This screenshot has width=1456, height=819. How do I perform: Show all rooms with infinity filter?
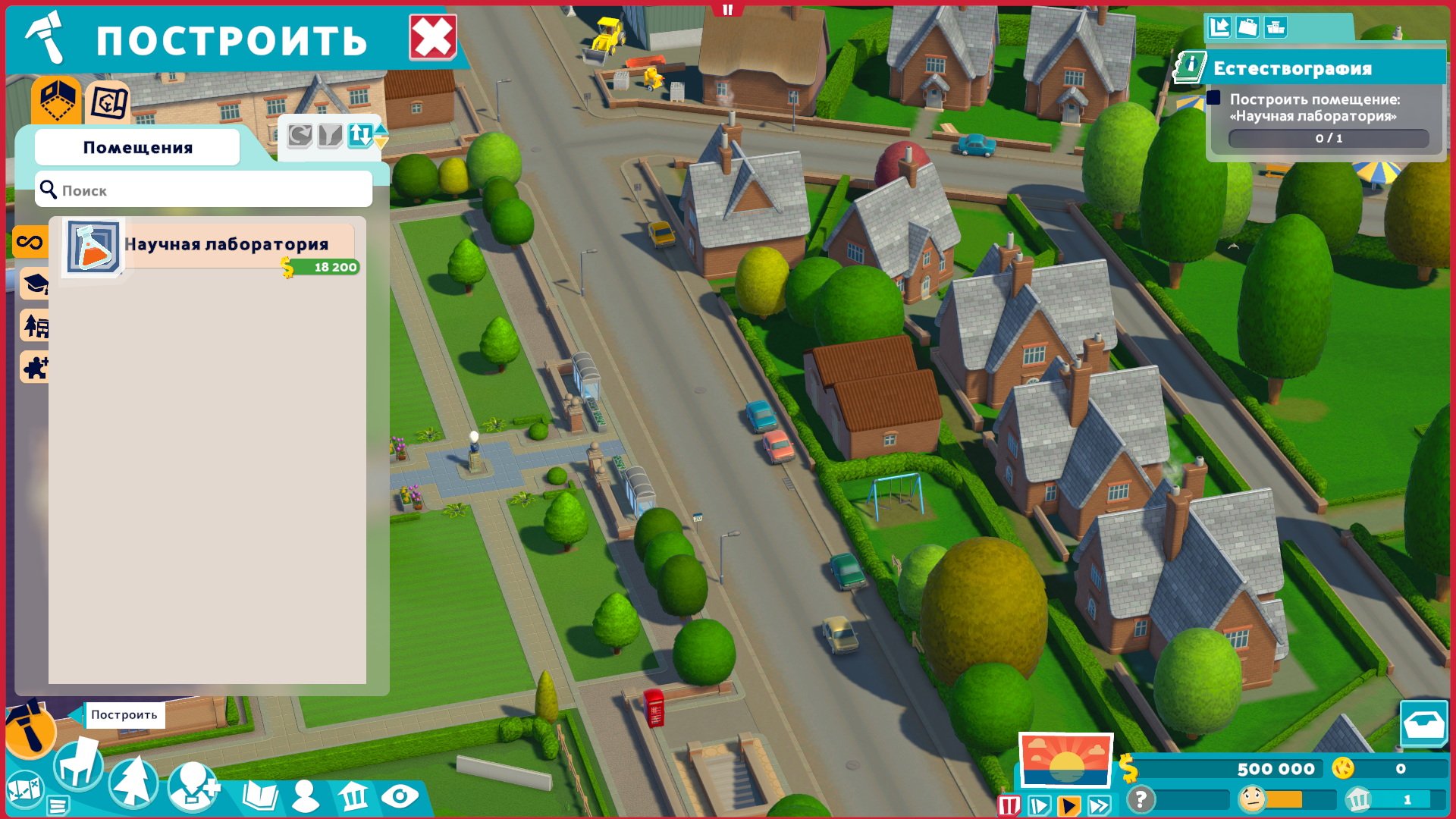pos(30,243)
